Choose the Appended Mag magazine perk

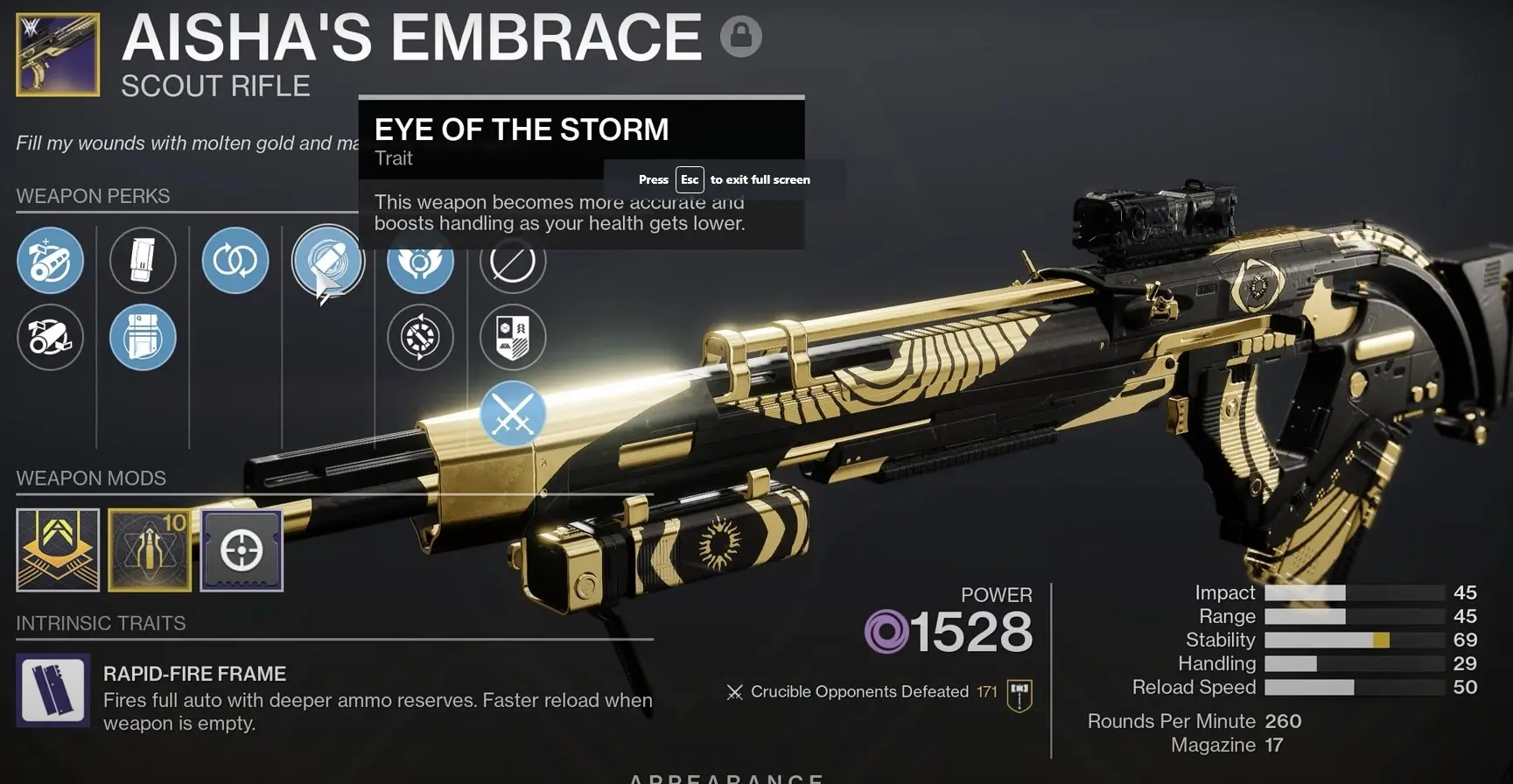(143, 337)
